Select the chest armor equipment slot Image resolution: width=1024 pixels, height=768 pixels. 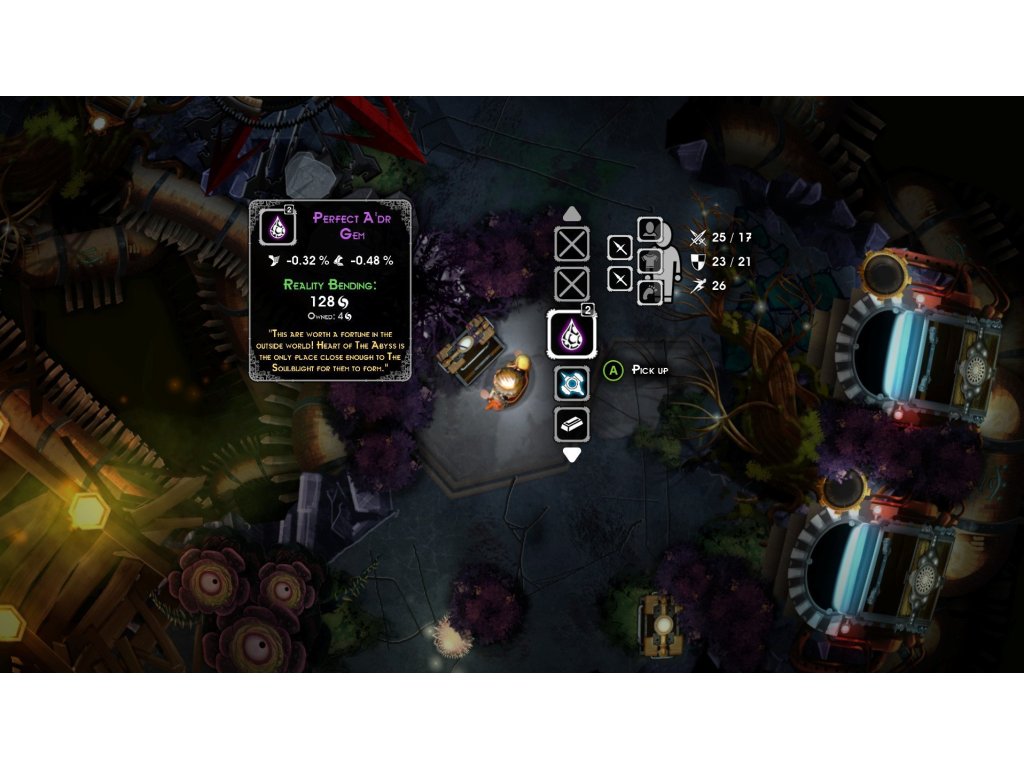point(650,262)
